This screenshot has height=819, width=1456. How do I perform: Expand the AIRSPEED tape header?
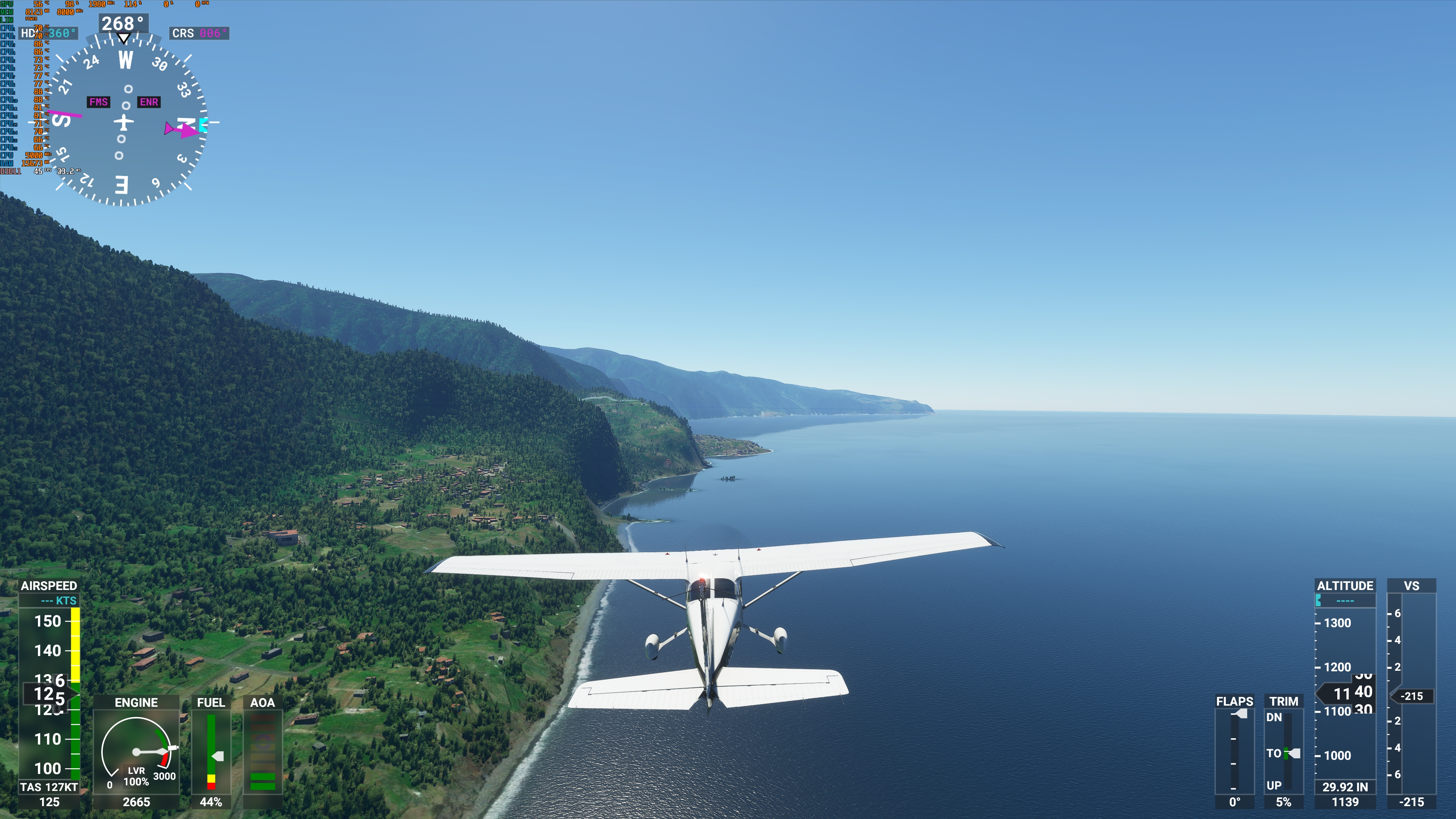pos(50,586)
